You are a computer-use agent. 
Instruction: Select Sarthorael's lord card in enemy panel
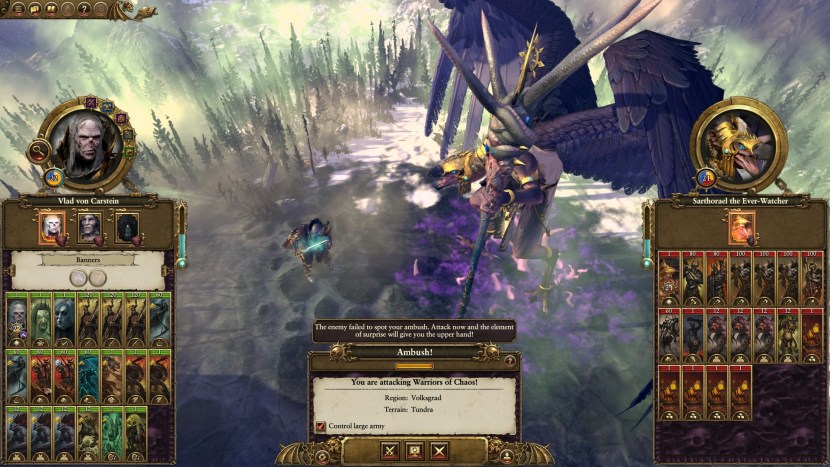pyautogui.click(x=741, y=228)
